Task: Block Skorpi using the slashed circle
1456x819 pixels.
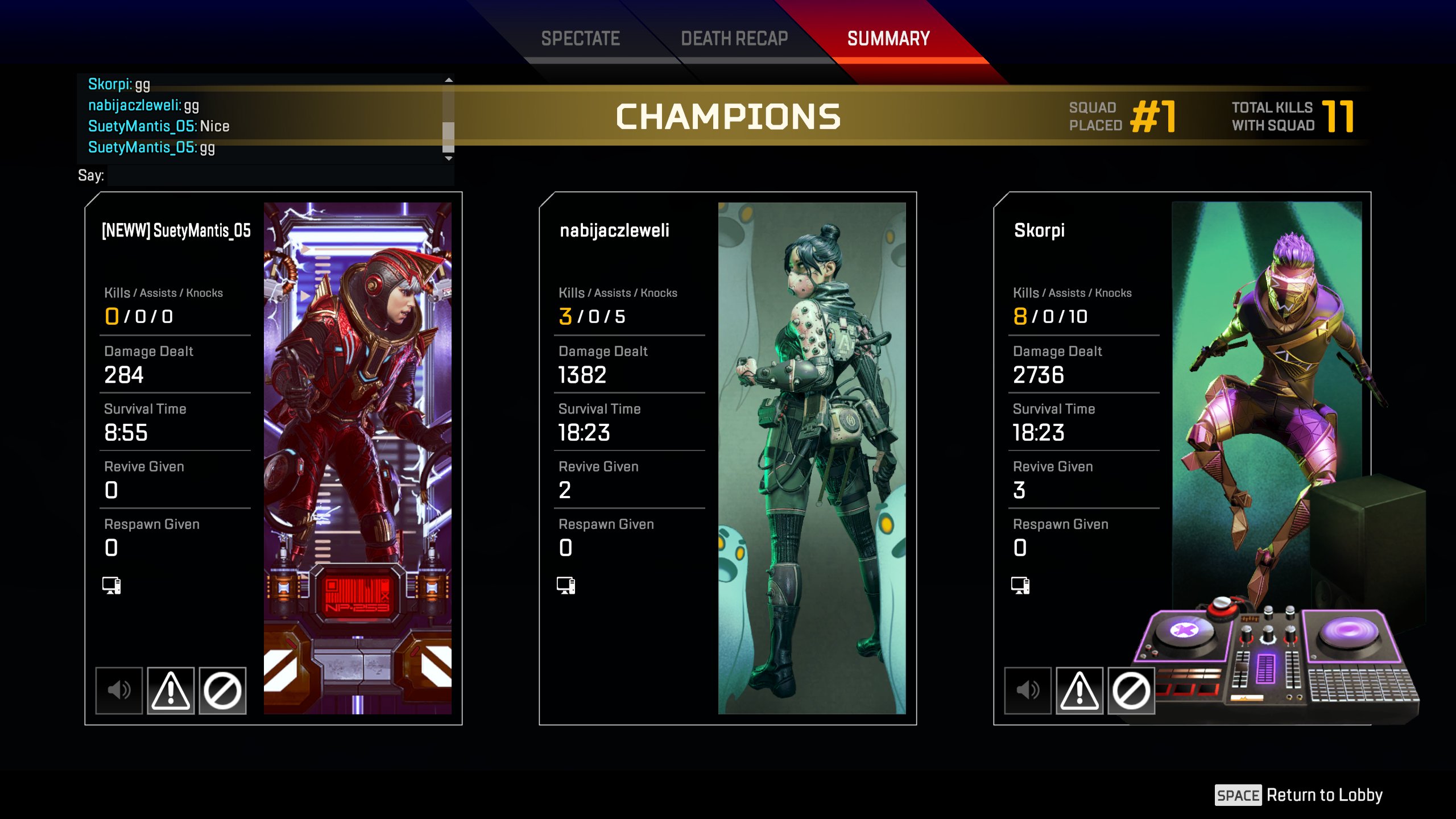Action: [1131, 690]
